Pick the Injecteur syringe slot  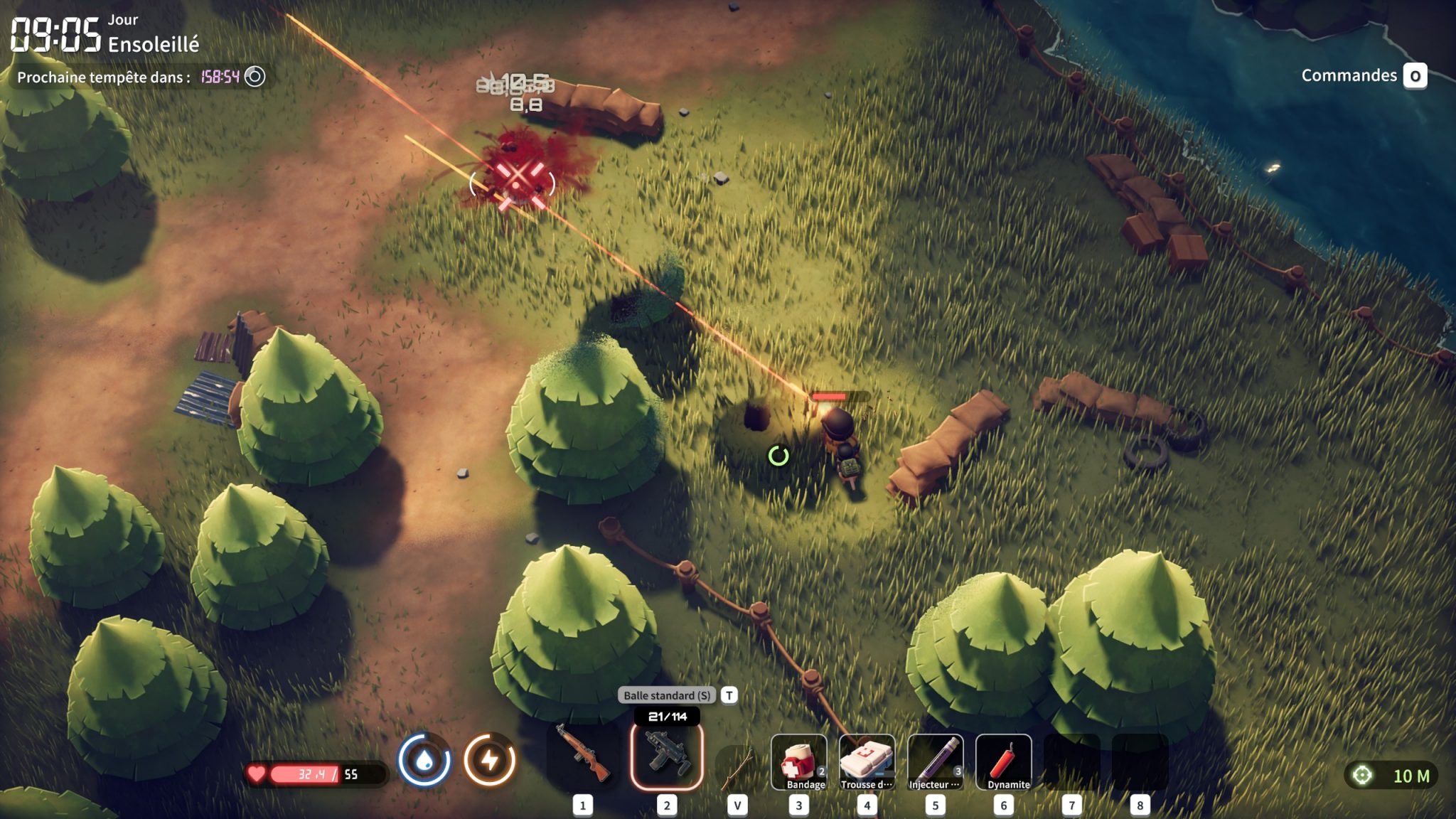935,762
